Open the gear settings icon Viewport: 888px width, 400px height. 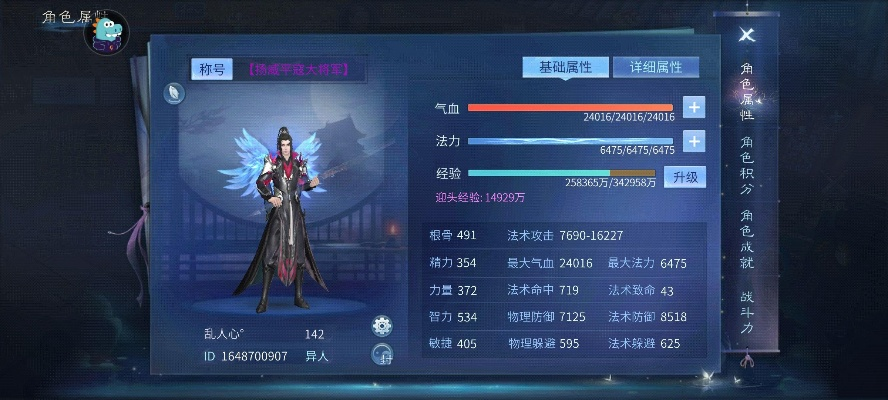[x=381, y=326]
